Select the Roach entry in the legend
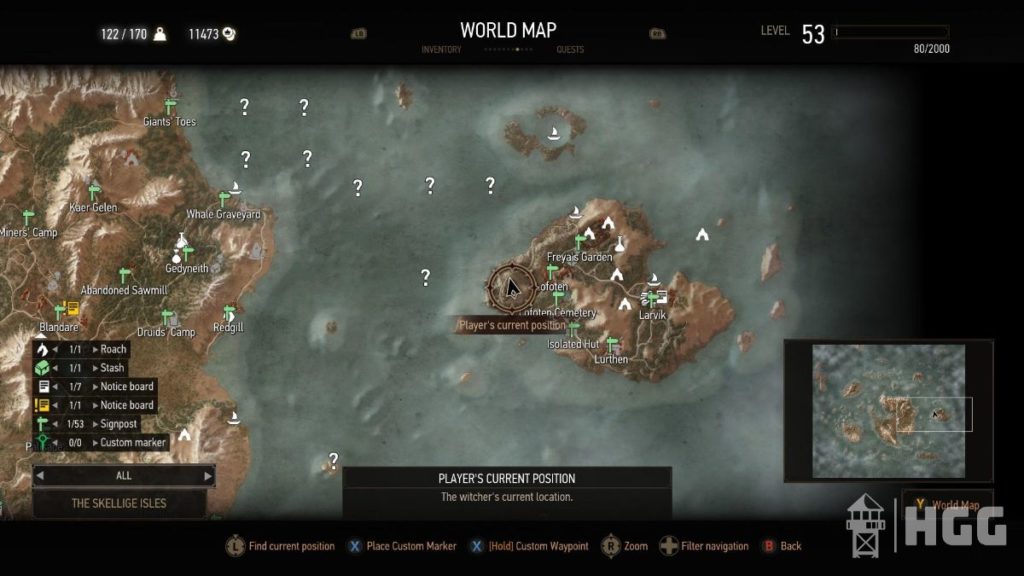 click(x=100, y=350)
